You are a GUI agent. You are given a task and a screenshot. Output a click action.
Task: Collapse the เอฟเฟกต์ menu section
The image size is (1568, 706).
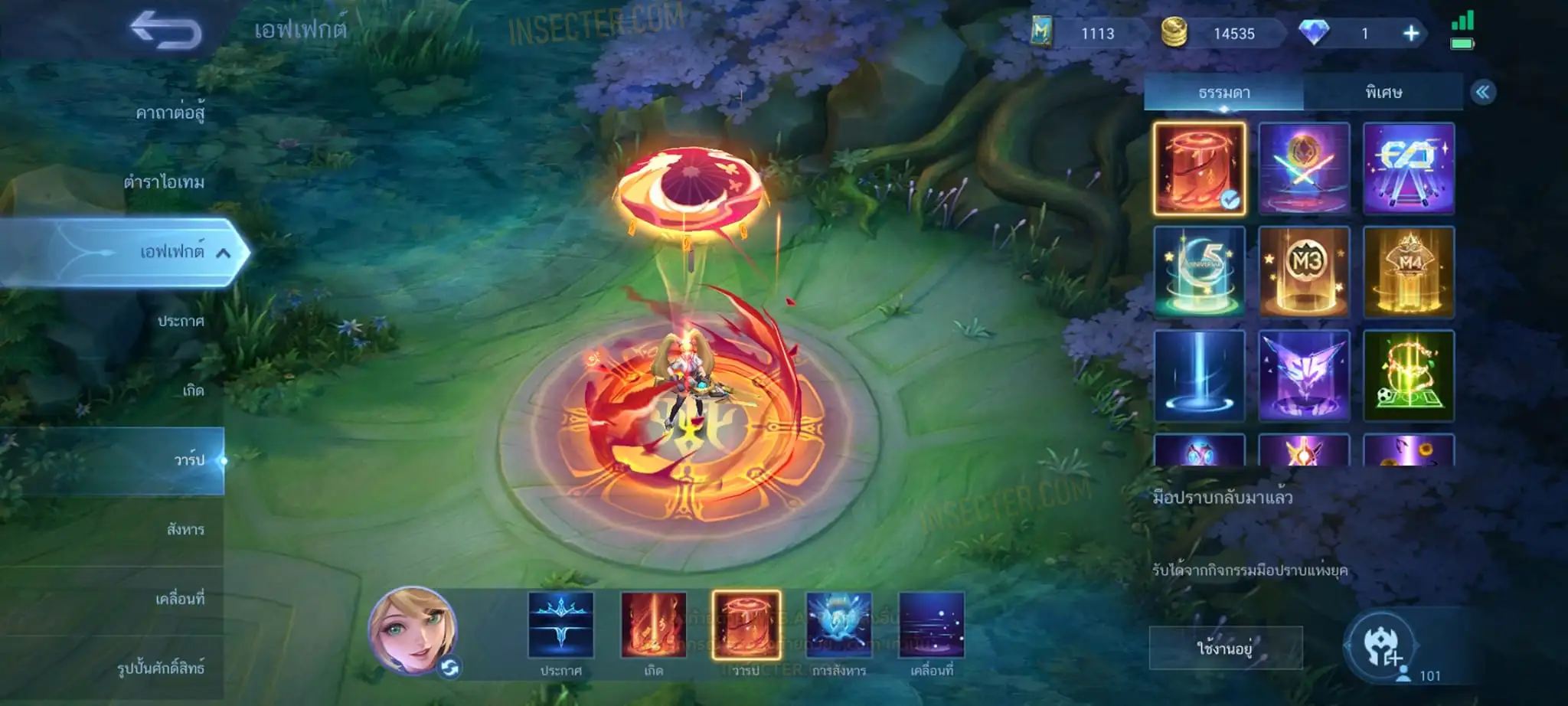pos(223,253)
